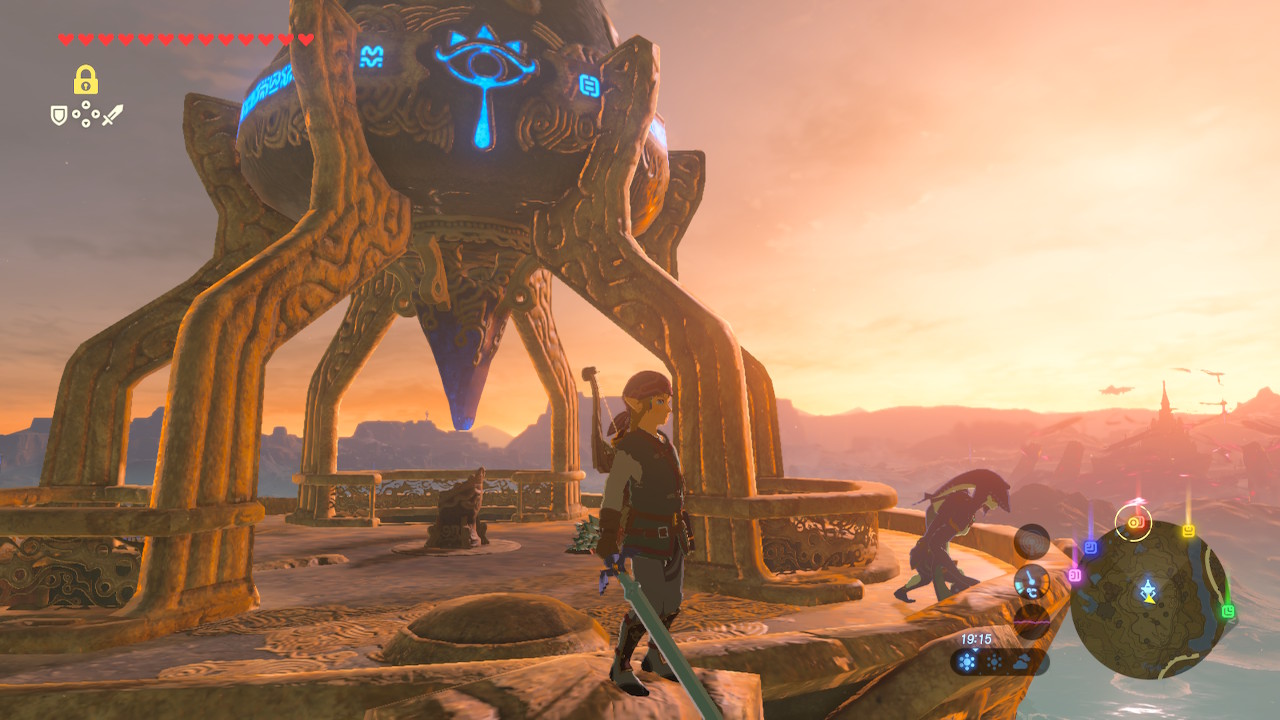Image resolution: width=1280 pixels, height=720 pixels.
Task: Choose the yellow map pin
Action: click(1188, 531)
